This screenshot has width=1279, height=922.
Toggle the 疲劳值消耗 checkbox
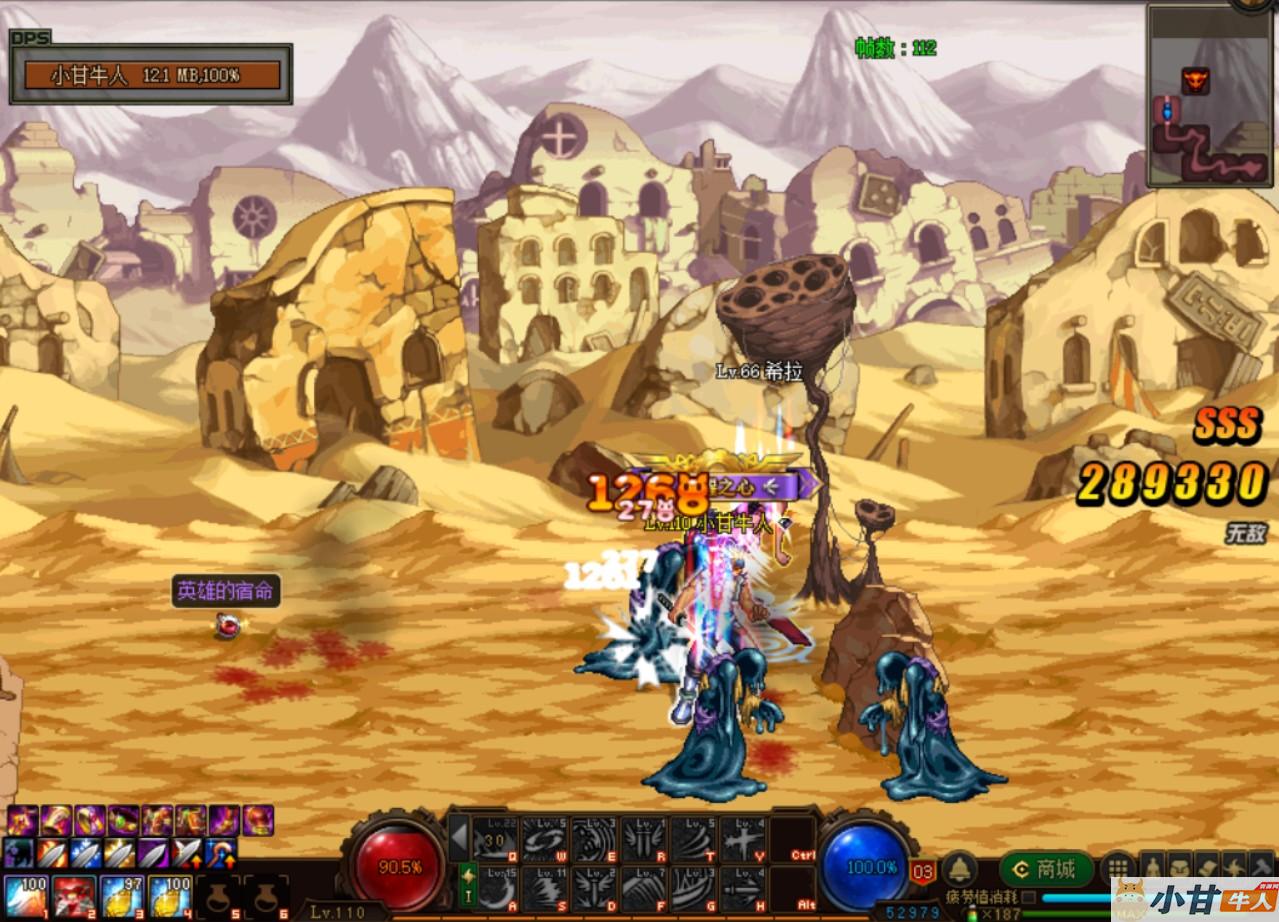(x=1028, y=898)
